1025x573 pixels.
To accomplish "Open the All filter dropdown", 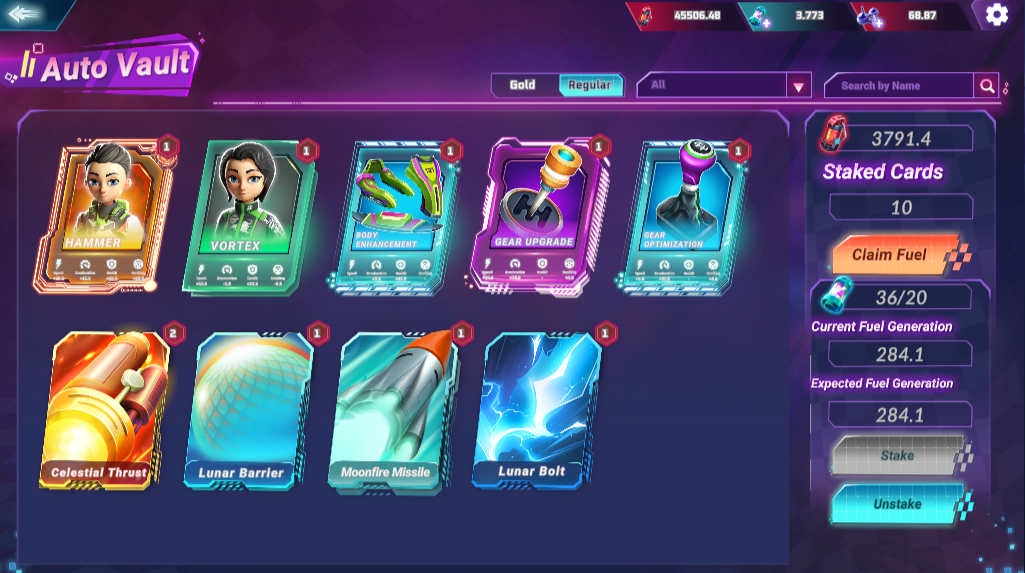I will [x=723, y=86].
